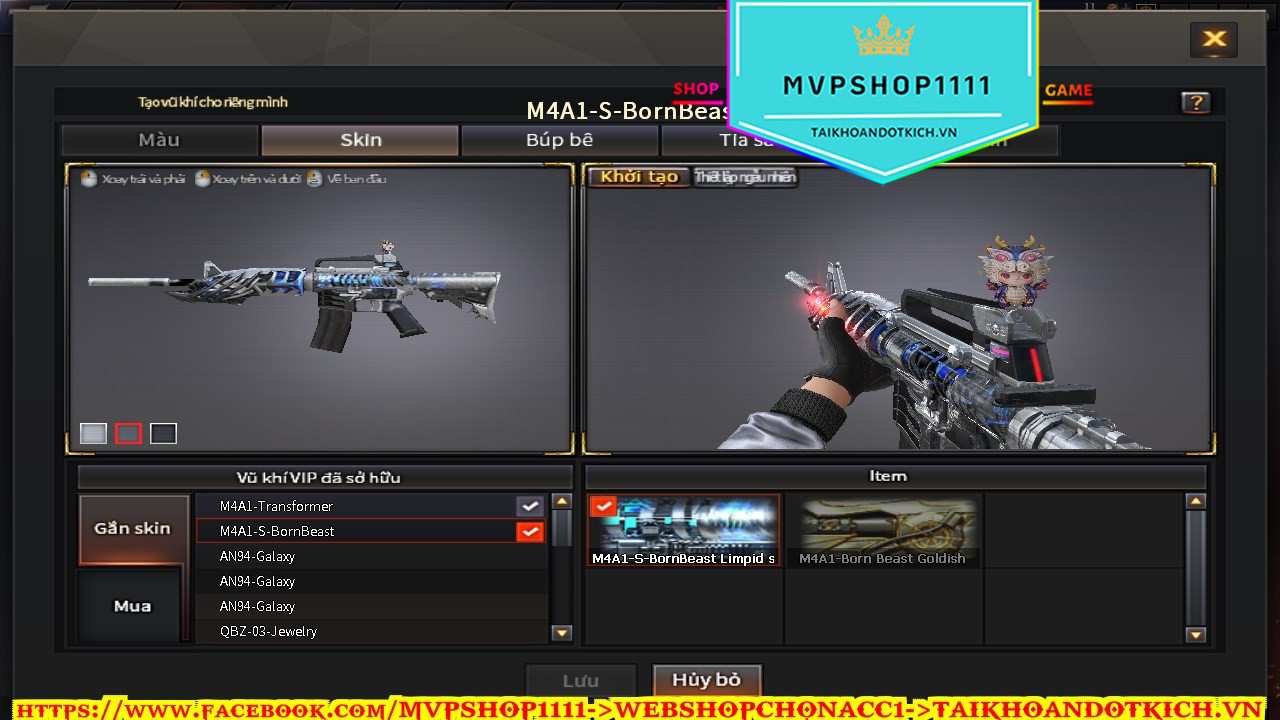This screenshot has height=720, width=1280.
Task: Pick the light gray background swatch
Action: coord(93,433)
